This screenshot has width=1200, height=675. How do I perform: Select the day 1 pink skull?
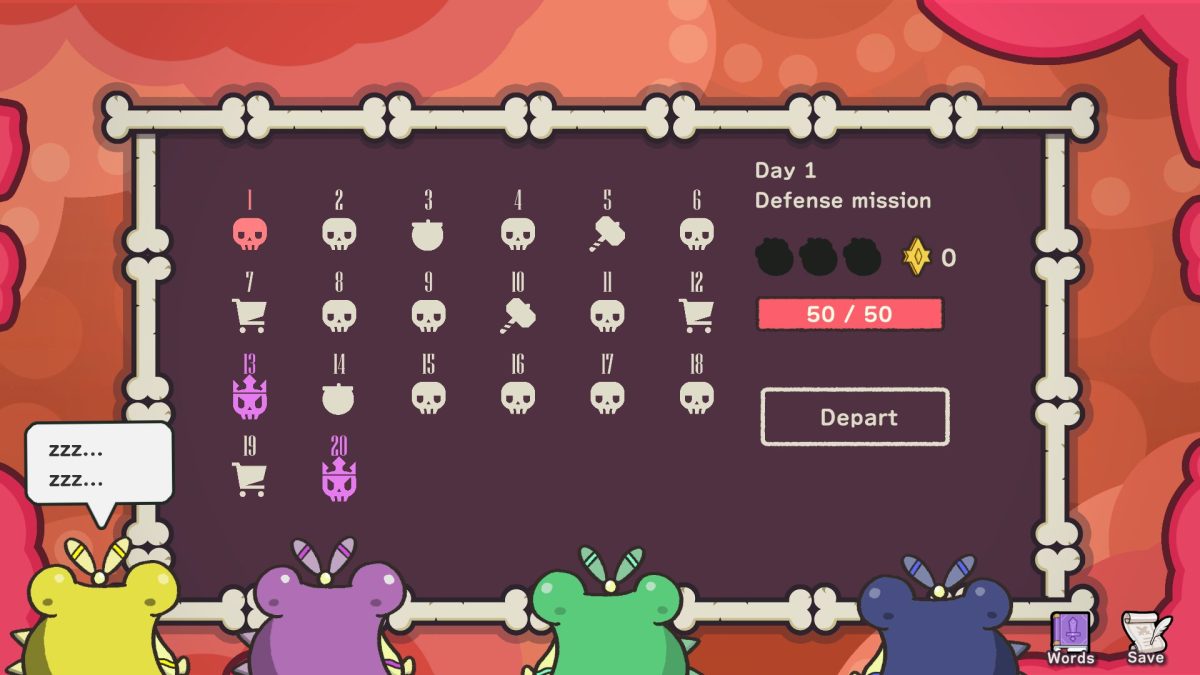pyautogui.click(x=249, y=234)
